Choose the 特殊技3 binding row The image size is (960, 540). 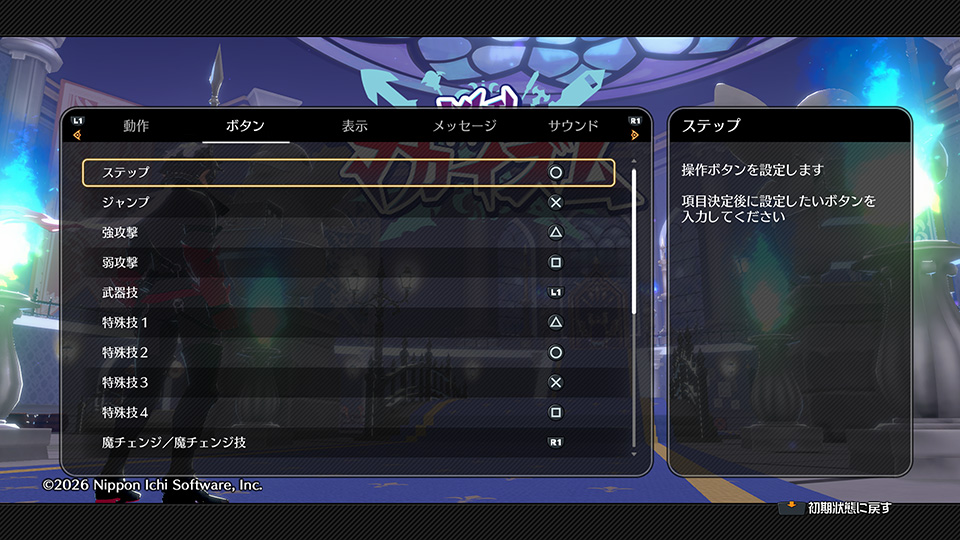tap(348, 382)
